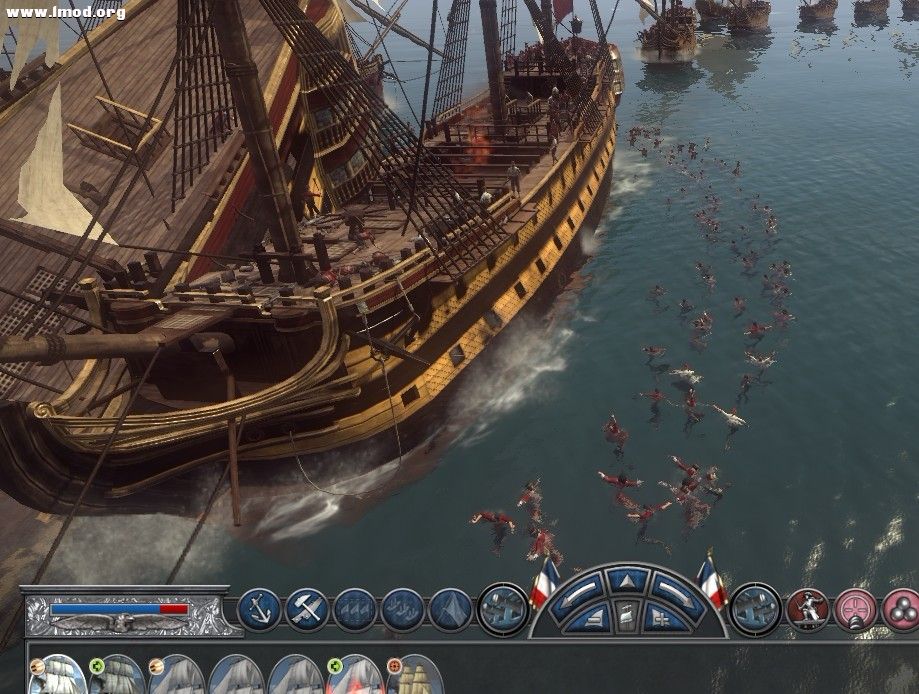
Task: Select the ship card glowing red
Action: (357, 676)
